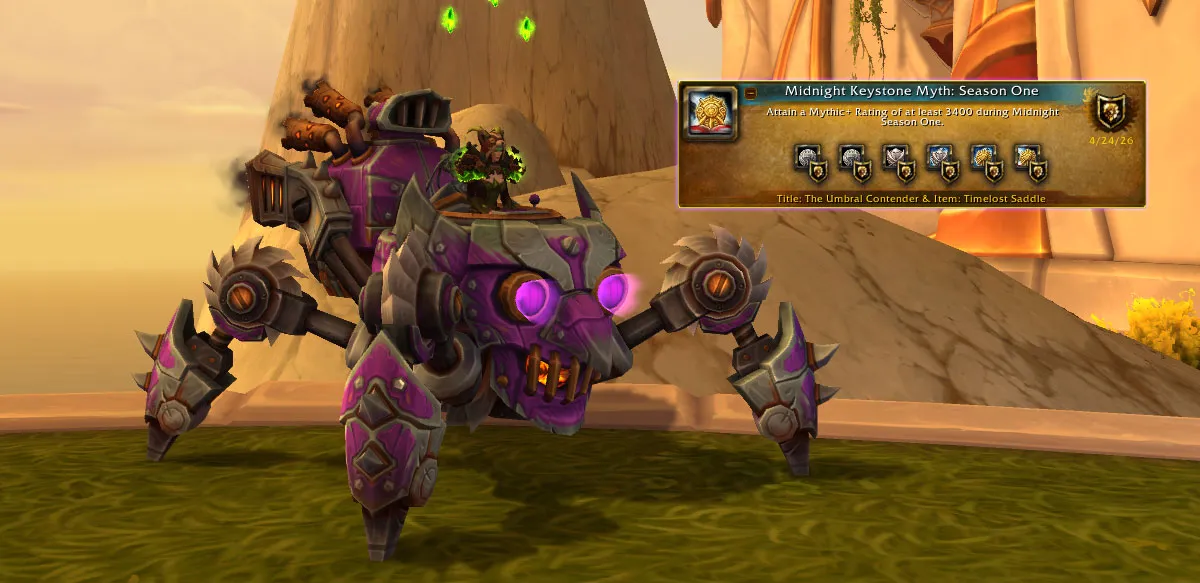
Task: Click the golden keystone achievement icon
Action: 709,112
